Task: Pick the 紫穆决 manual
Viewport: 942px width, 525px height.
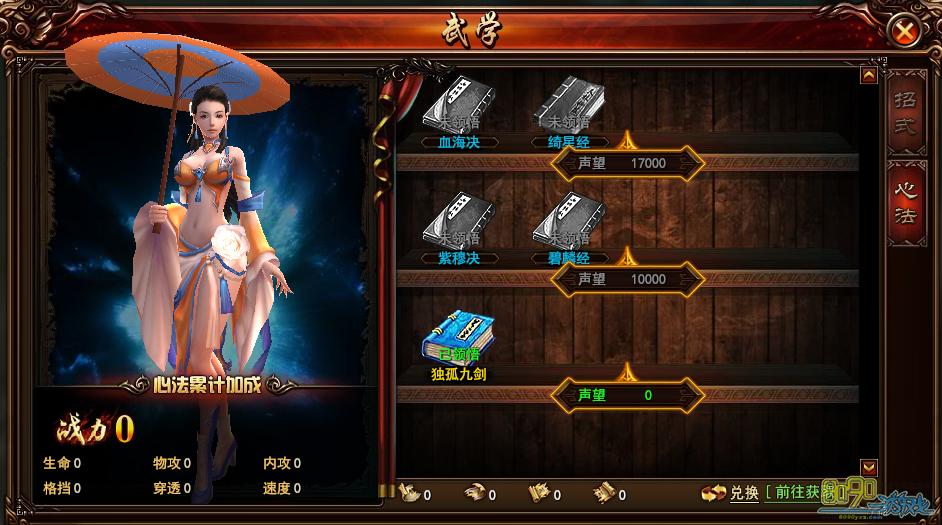Action: pyautogui.click(x=459, y=220)
